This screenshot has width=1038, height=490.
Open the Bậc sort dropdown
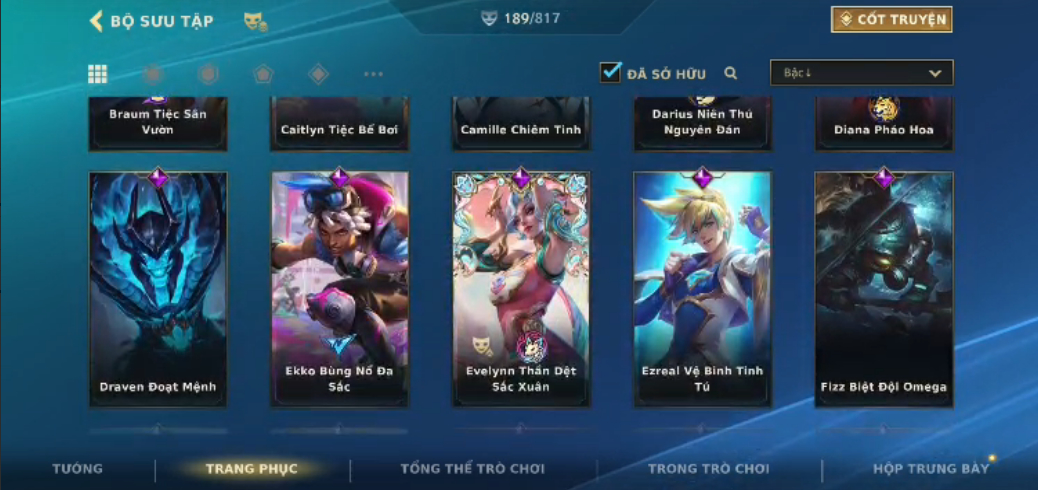[x=861, y=73]
